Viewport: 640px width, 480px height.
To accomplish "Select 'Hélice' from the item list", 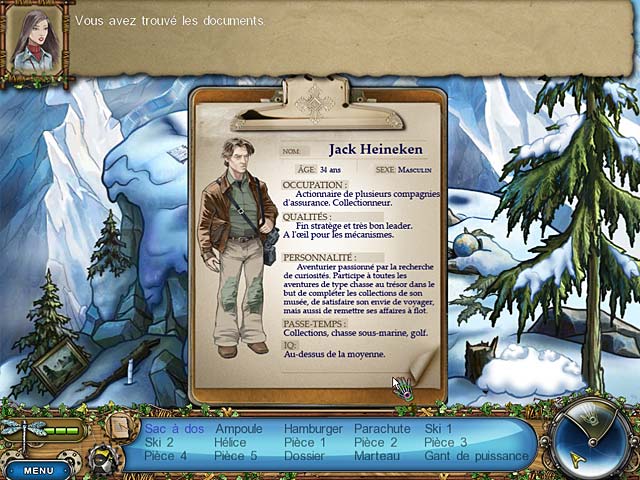I will click(x=229, y=442).
